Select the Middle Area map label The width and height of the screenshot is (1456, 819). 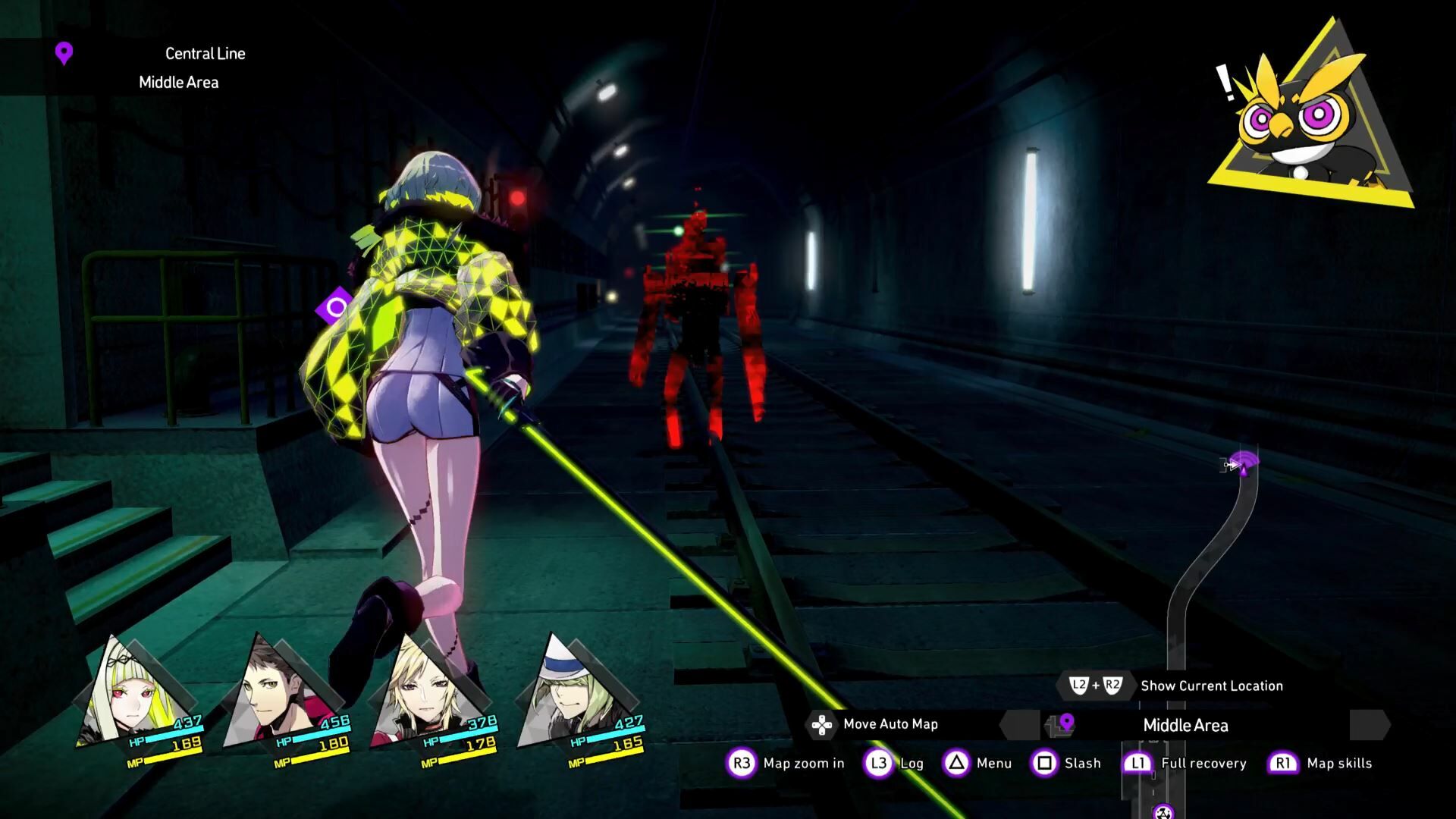click(1185, 725)
